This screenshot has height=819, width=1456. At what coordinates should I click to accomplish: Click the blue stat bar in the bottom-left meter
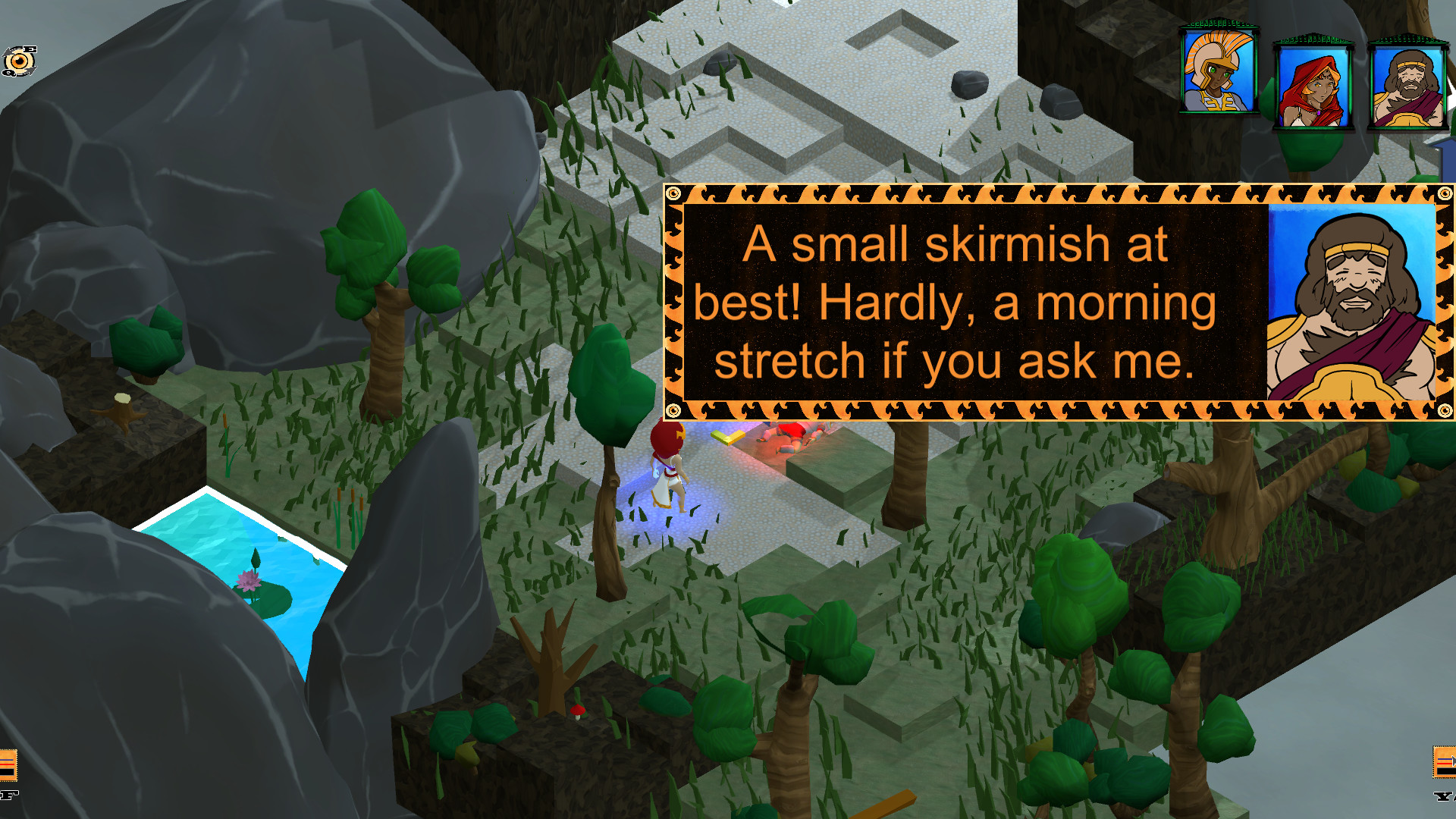(6, 760)
